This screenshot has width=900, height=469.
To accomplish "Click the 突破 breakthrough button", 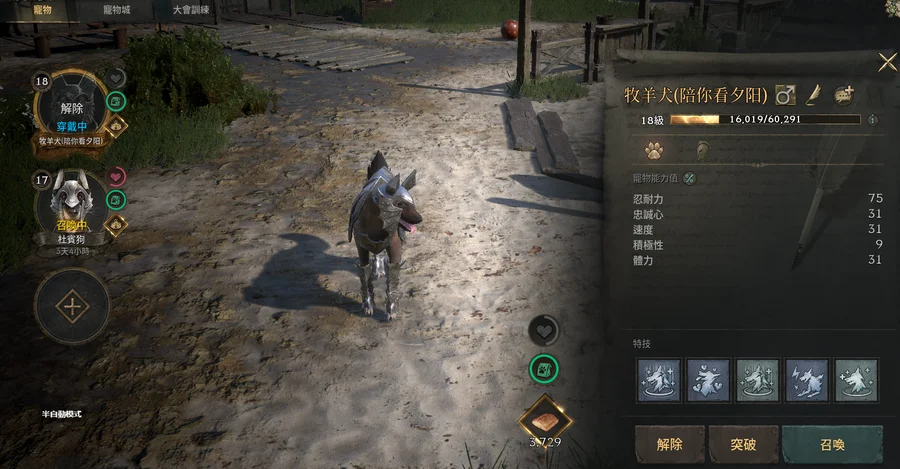I will point(743,444).
